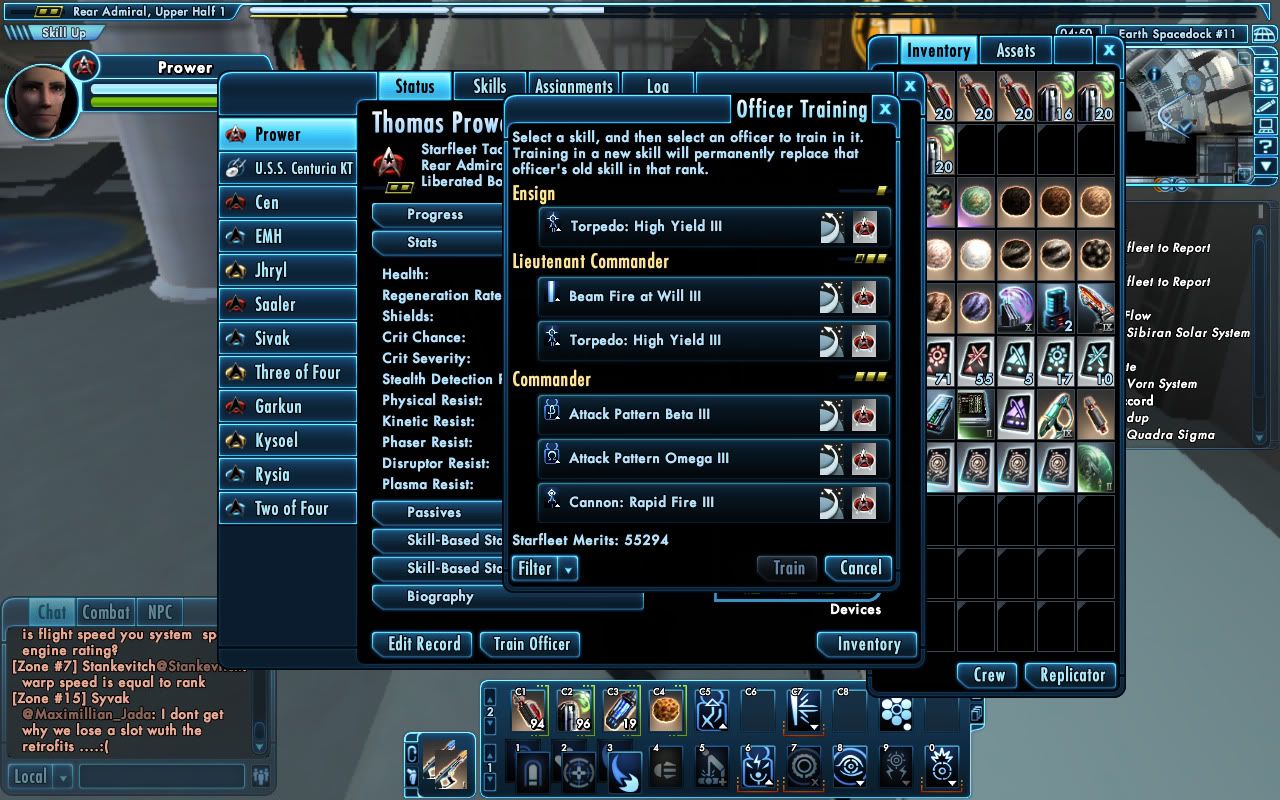Open the Replicator

1071,675
